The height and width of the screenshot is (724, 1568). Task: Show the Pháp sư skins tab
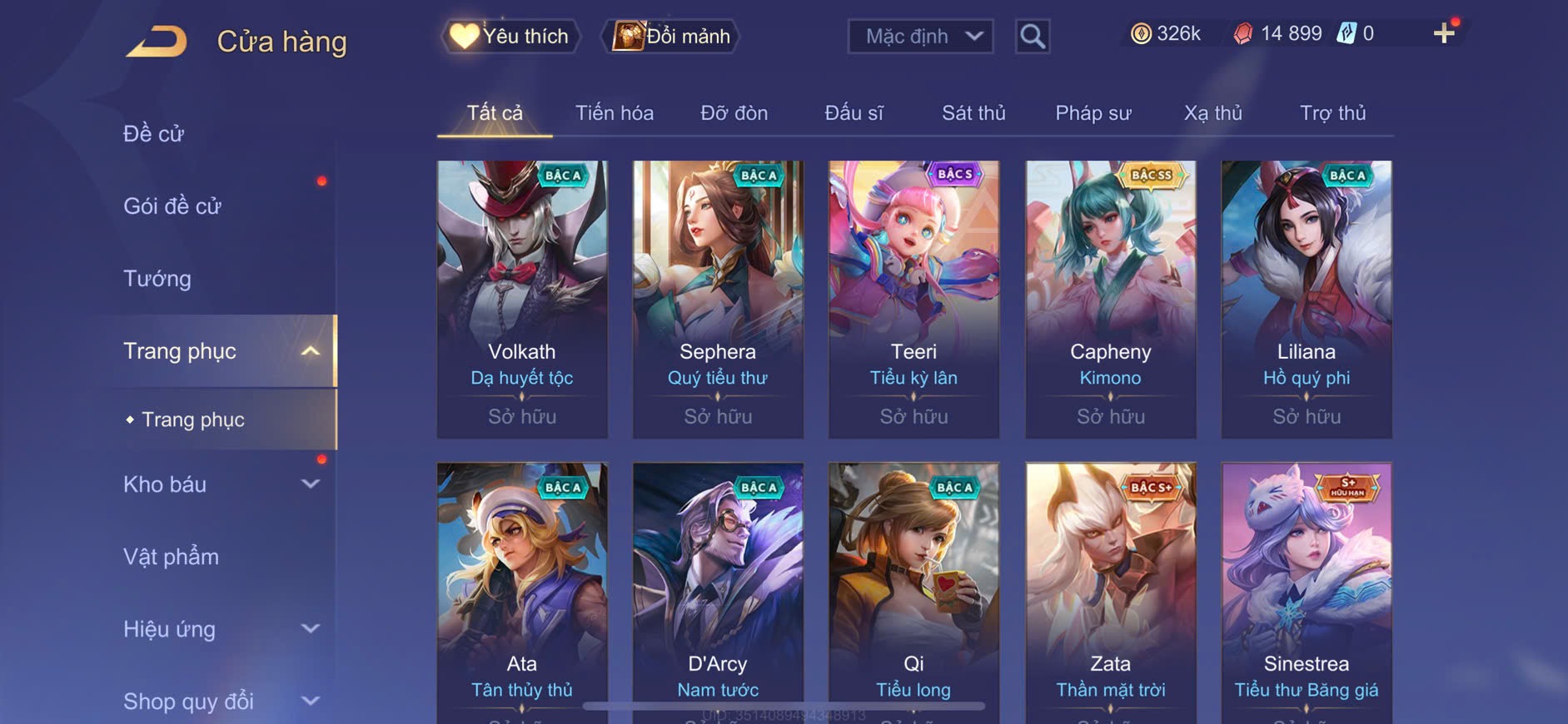pos(1093,113)
